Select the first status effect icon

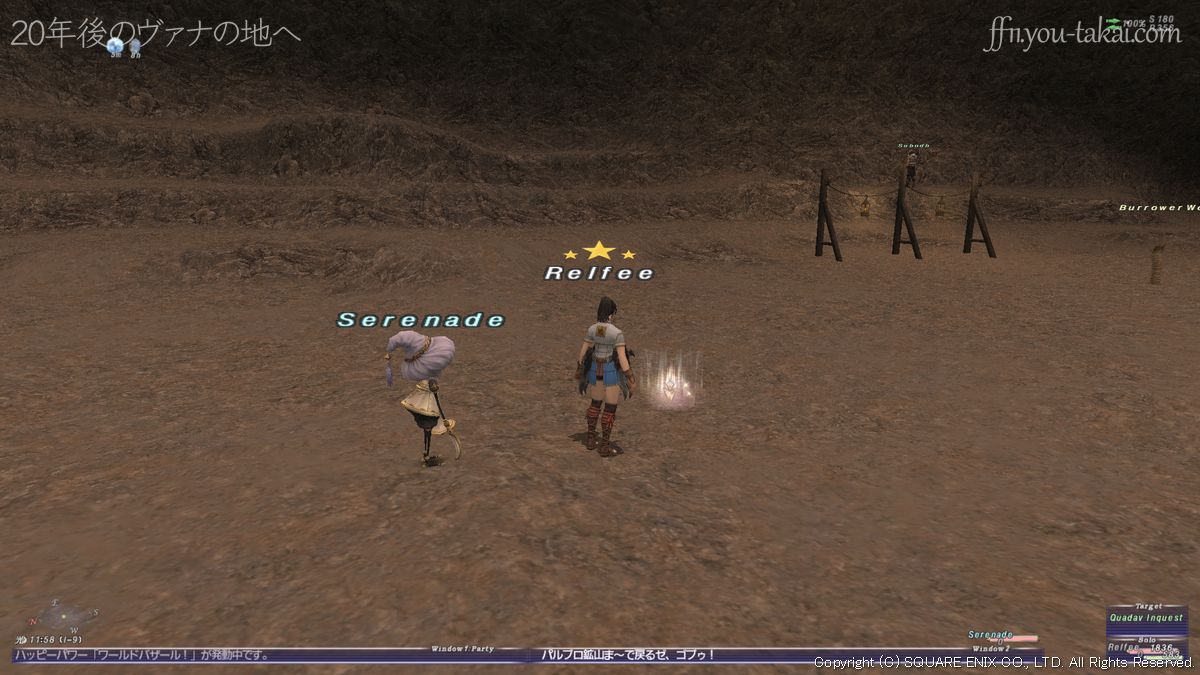click(x=115, y=46)
